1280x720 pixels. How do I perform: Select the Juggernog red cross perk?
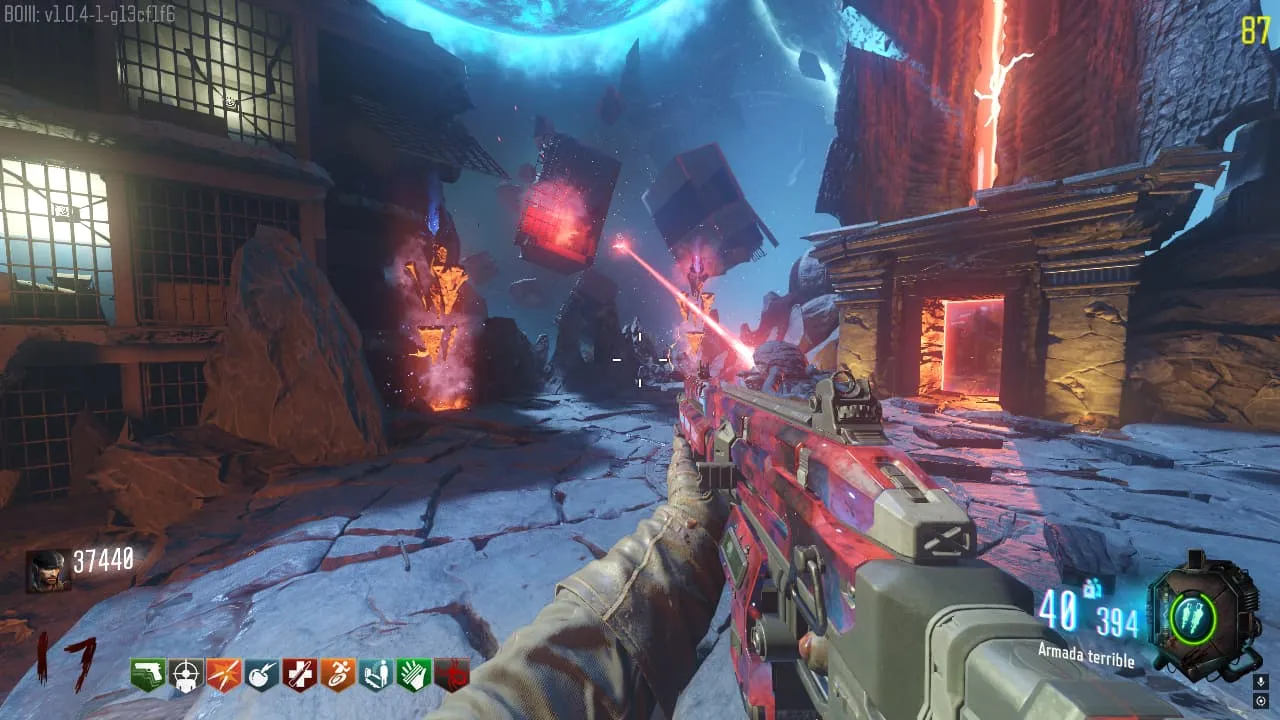coord(300,675)
